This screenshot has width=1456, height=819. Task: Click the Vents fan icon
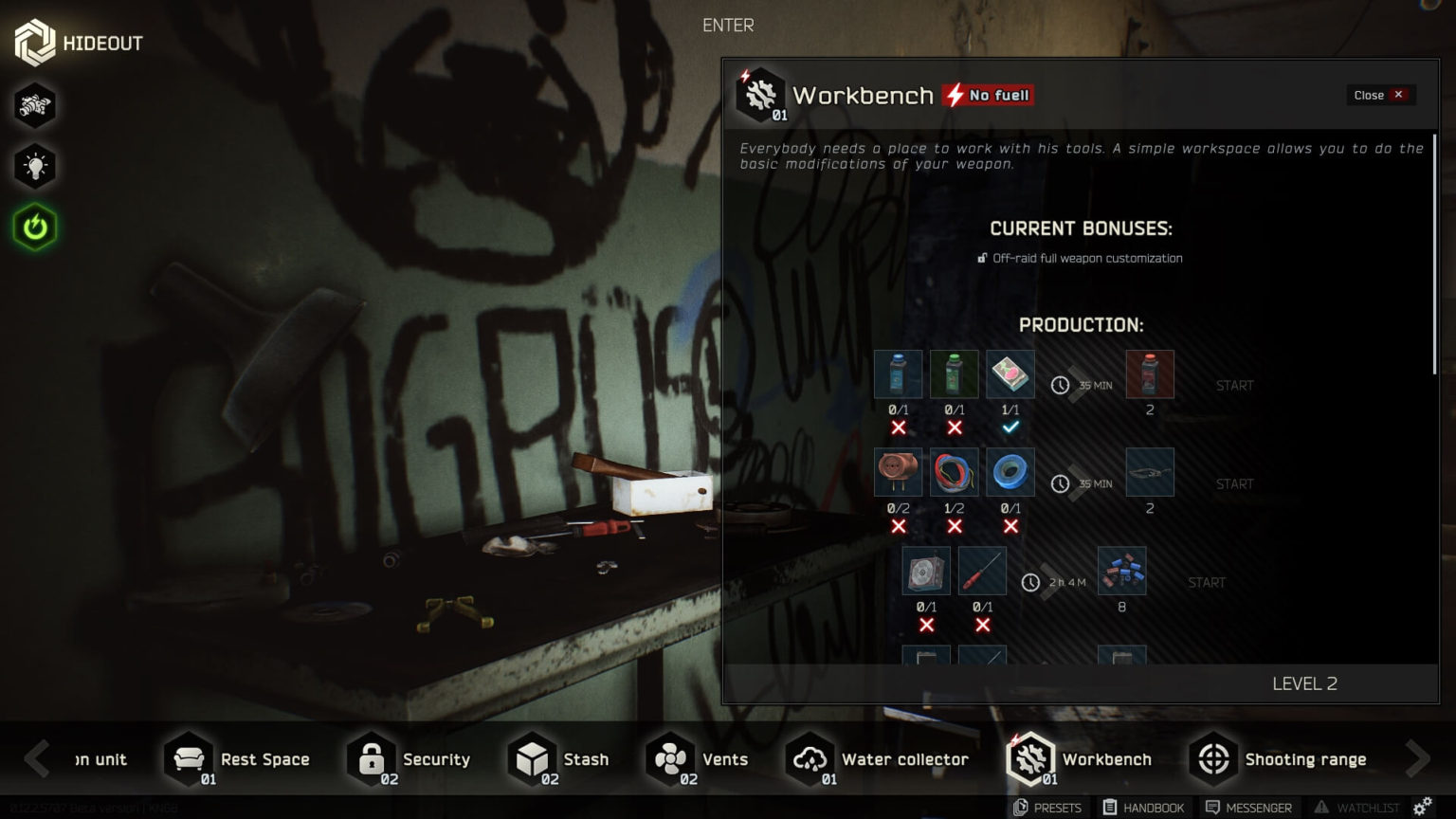pos(669,757)
